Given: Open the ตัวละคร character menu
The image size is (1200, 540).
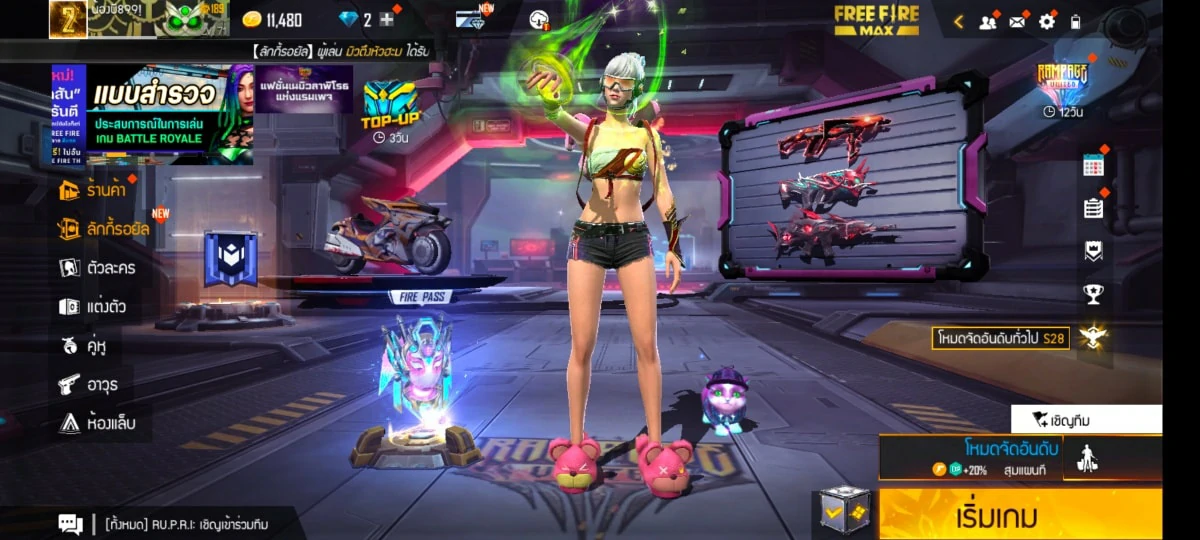Looking at the screenshot, I should pyautogui.click(x=98, y=268).
